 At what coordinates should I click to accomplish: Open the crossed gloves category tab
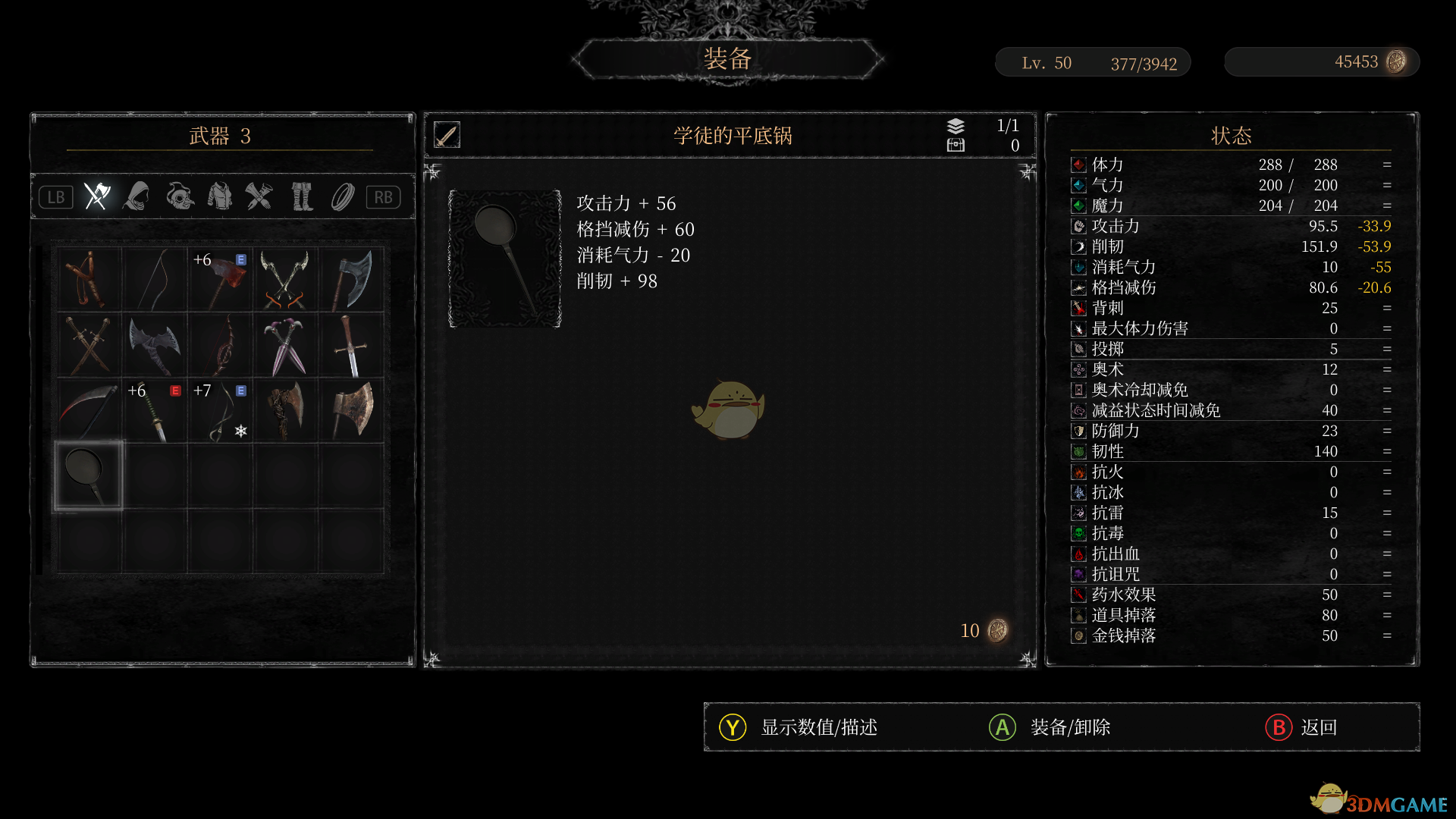[259, 196]
